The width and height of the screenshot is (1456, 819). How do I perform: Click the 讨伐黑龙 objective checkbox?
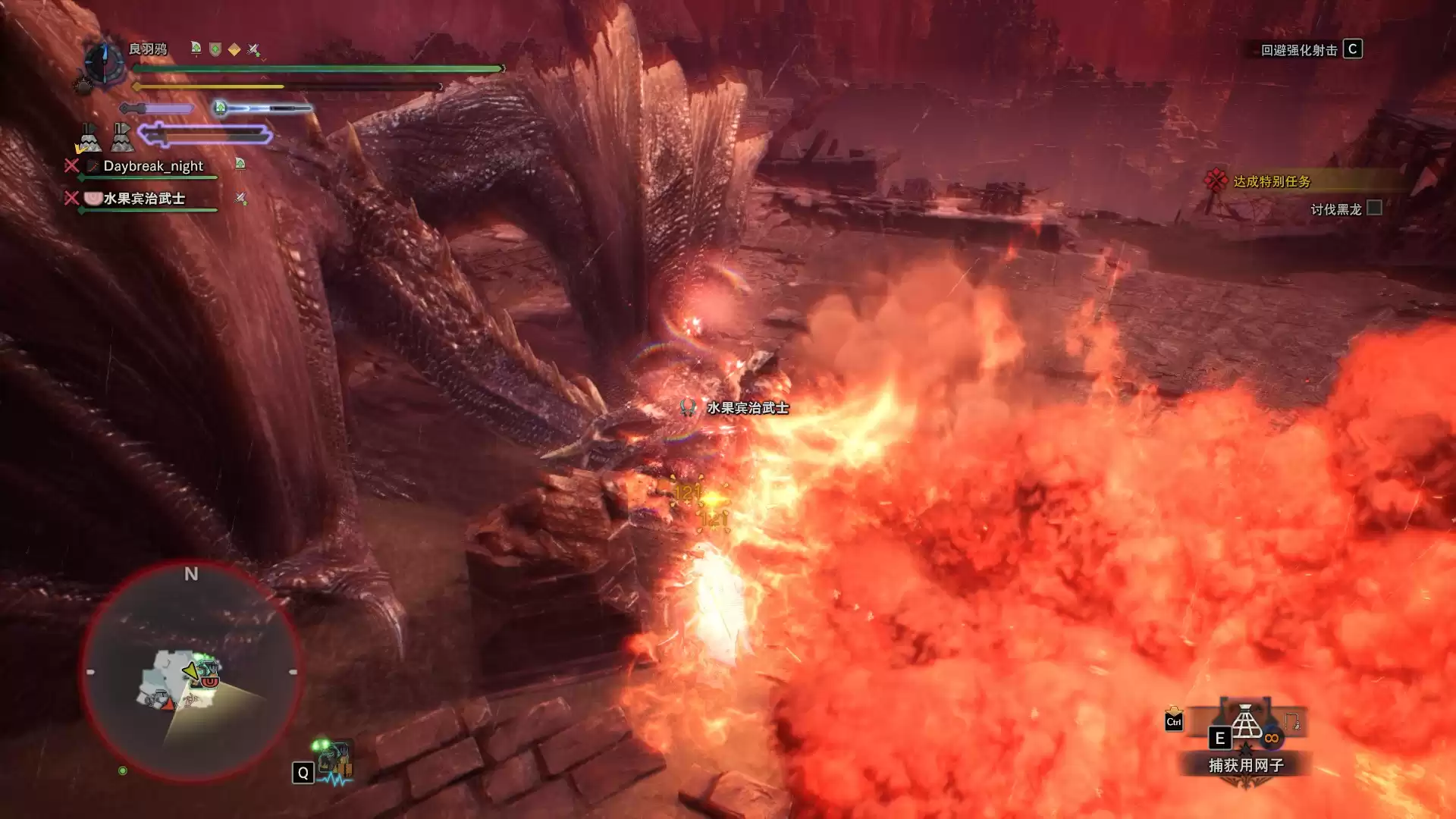1374,209
